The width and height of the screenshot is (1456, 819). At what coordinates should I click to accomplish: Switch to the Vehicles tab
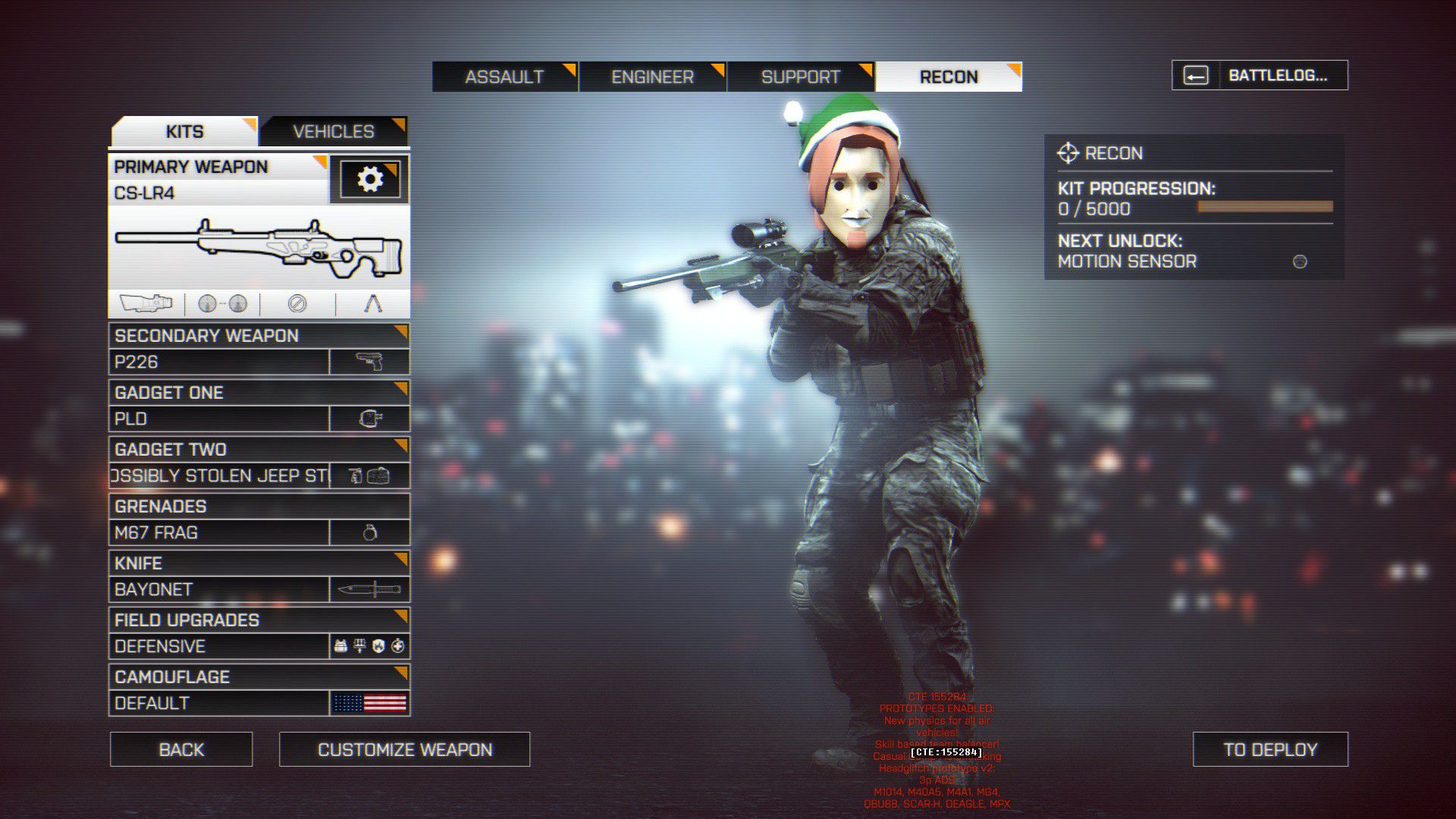pyautogui.click(x=334, y=131)
